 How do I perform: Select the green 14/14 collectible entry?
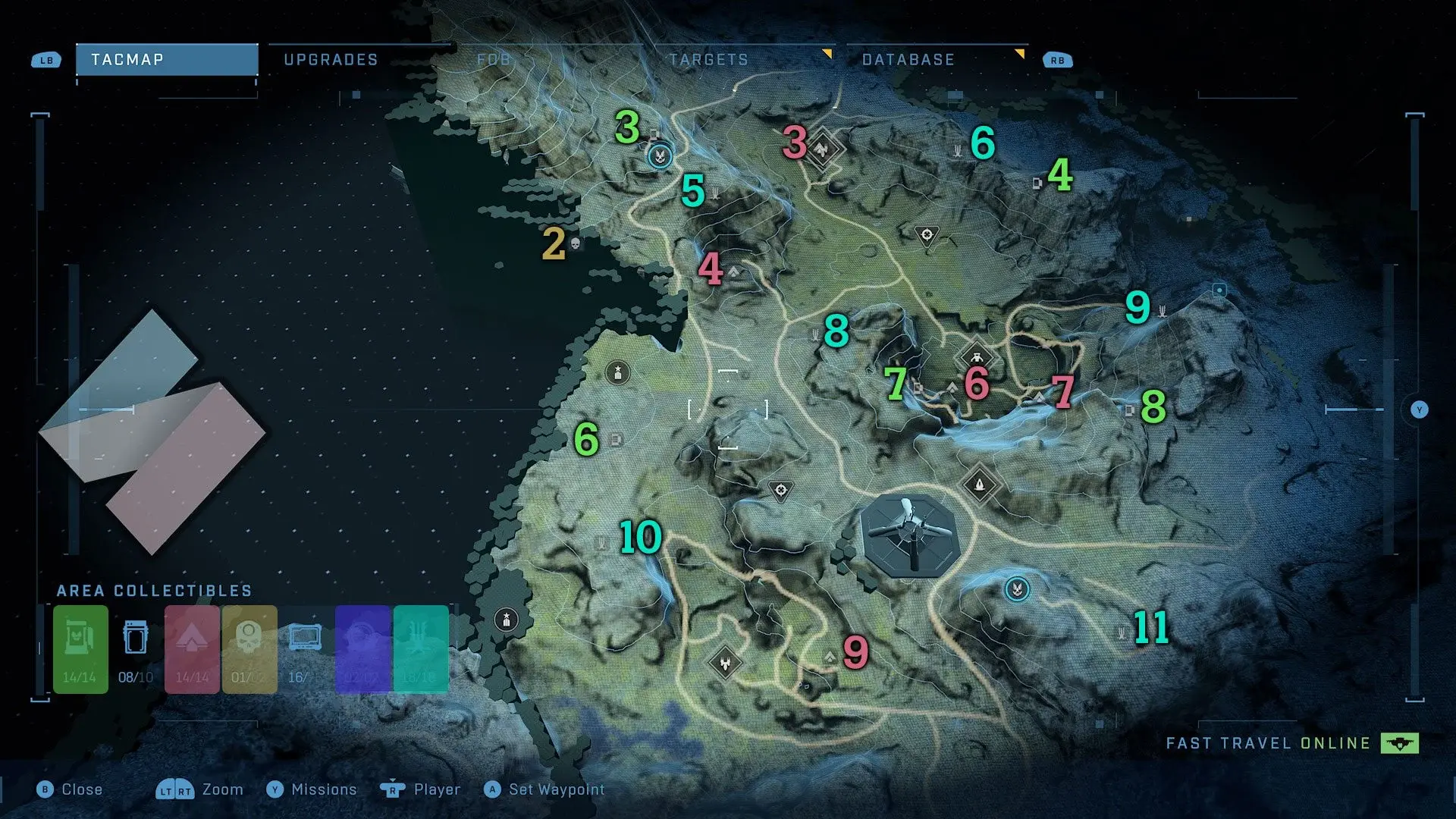click(80, 649)
